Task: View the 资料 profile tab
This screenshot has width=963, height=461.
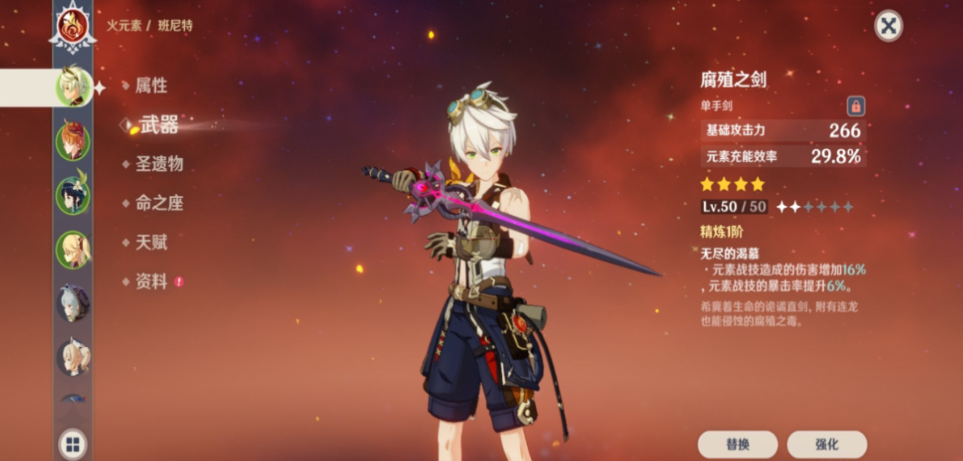Action: point(151,281)
